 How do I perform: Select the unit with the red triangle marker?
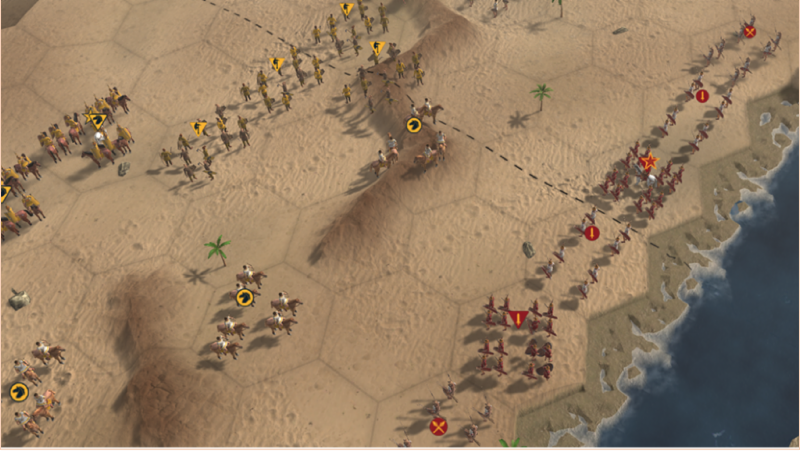point(517,319)
